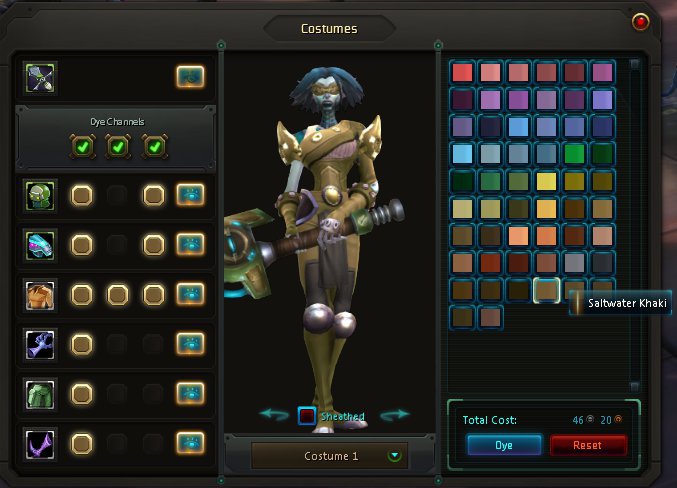
Task: Toggle visibility for the helmet slot
Action: (x=190, y=195)
